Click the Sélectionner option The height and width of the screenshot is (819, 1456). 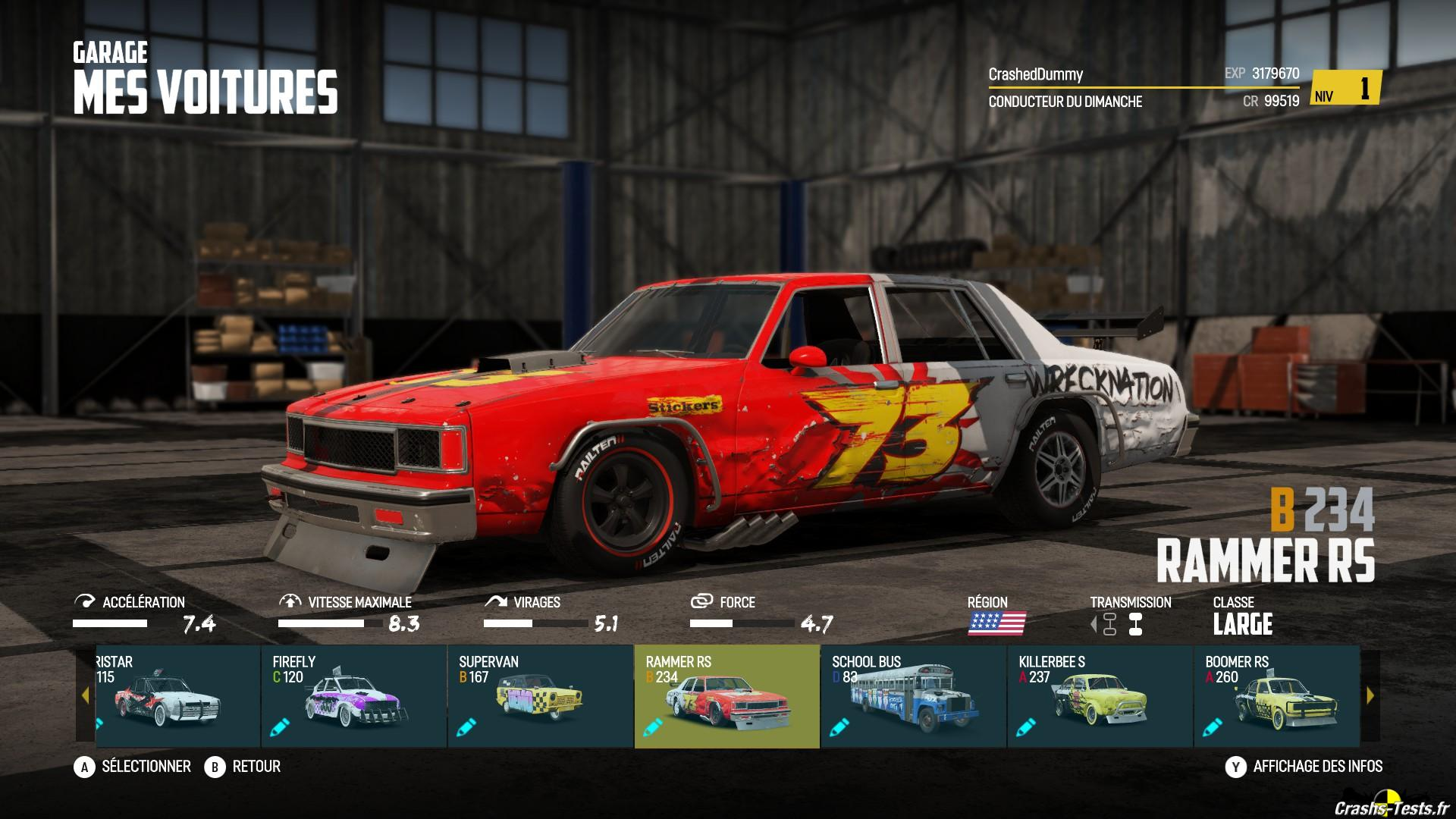pyautogui.click(x=133, y=767)
